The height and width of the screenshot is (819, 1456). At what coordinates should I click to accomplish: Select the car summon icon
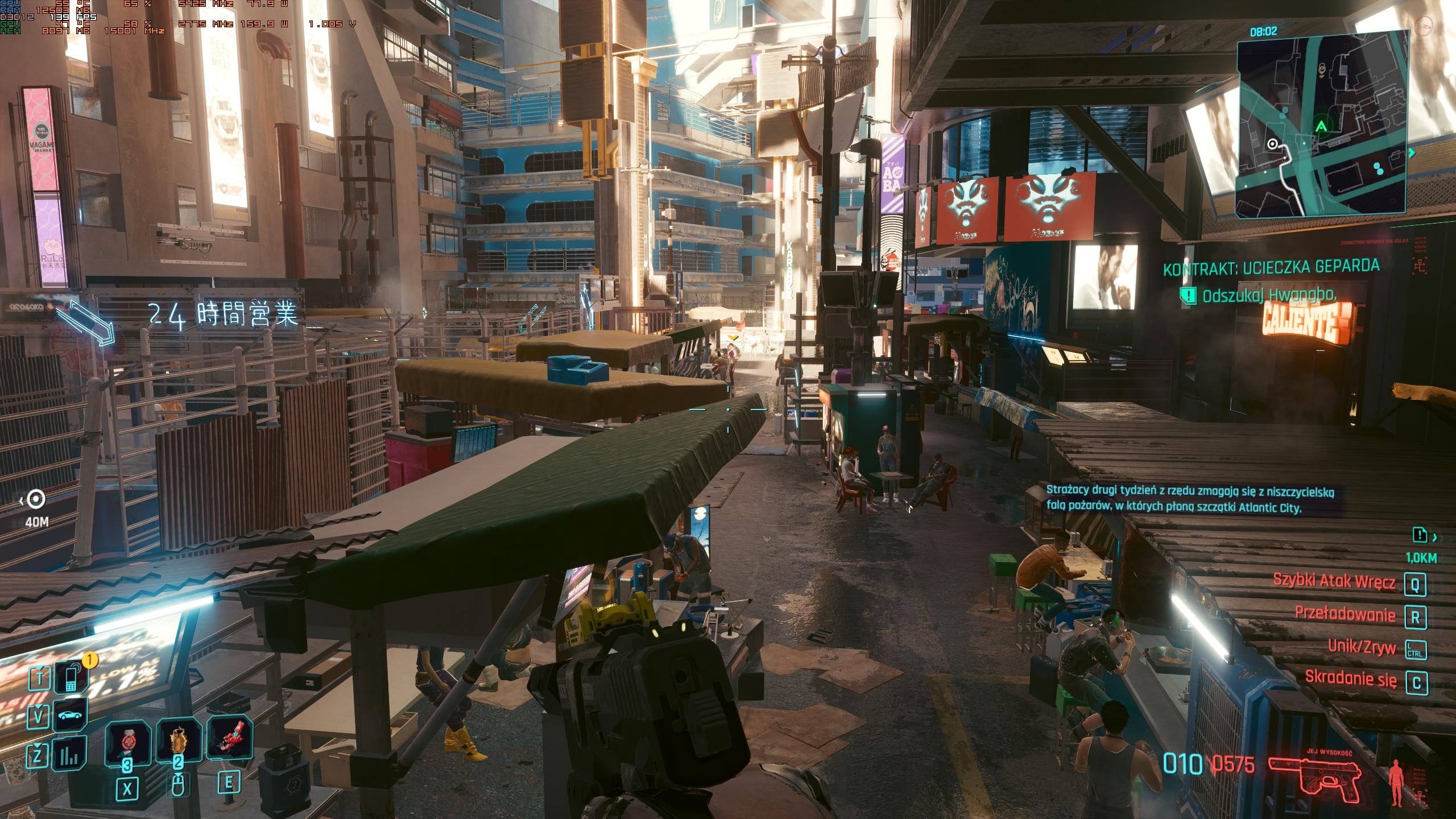click(71, 715)
